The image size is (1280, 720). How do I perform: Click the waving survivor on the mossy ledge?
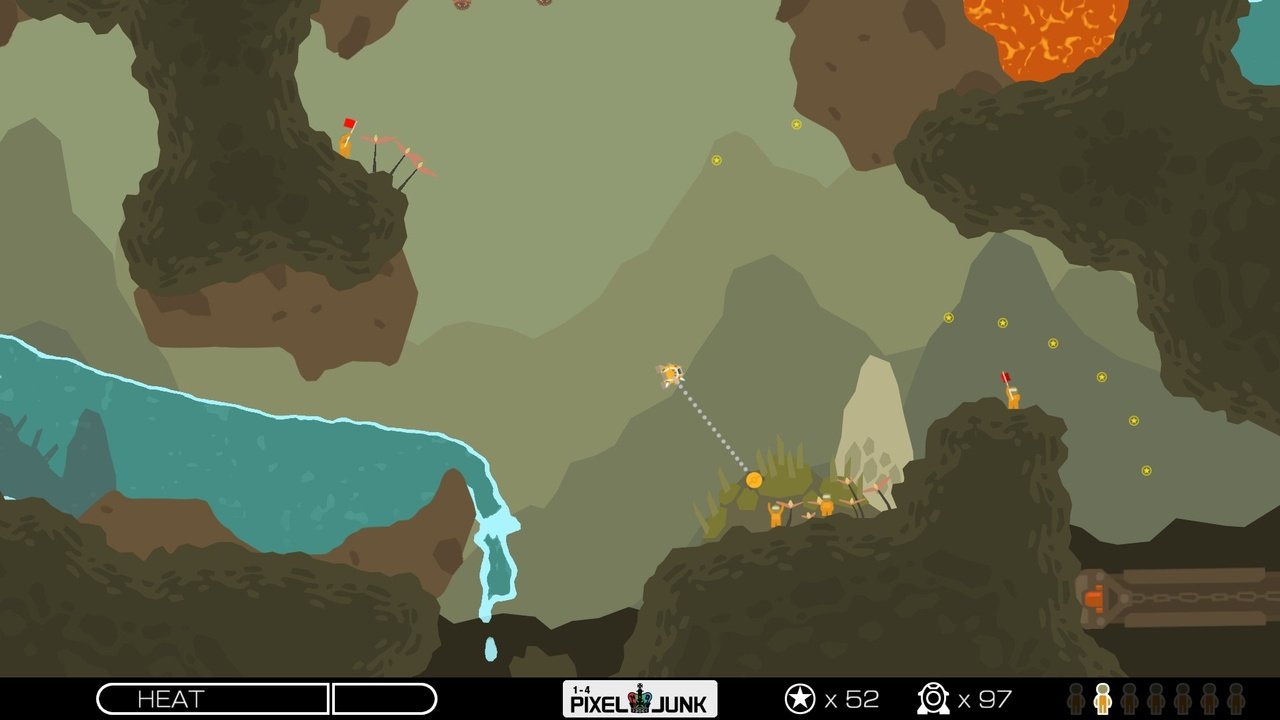tap(778, 512)
